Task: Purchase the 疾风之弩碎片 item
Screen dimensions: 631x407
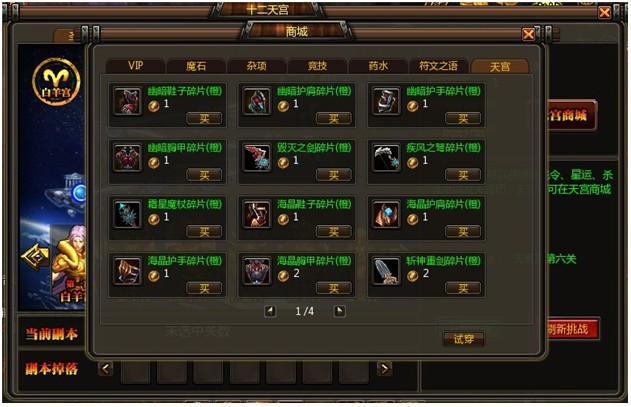Action: click(x=463, y=175)
